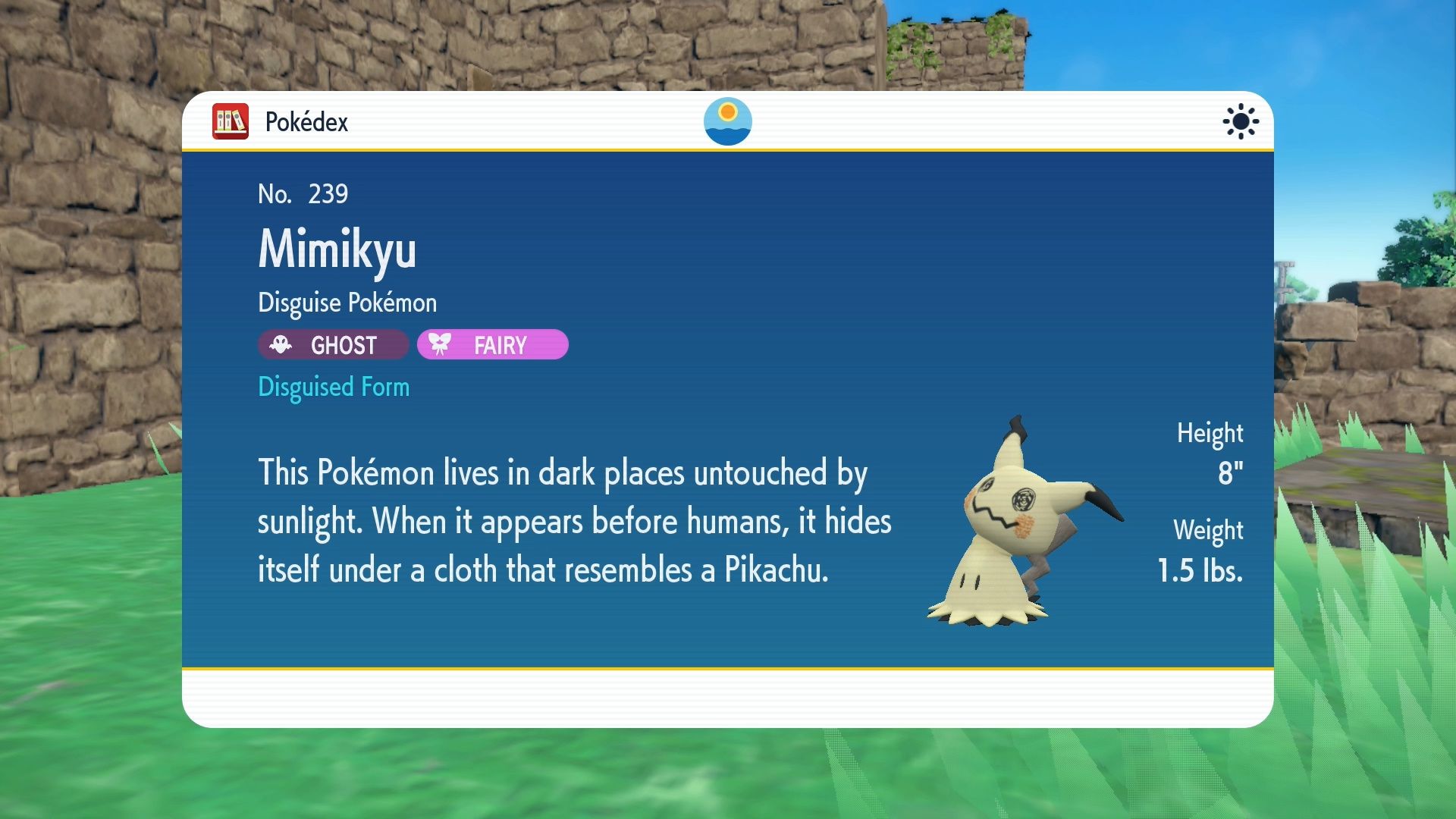This screenshot has height=819, width=1456.
Task: Open the Disguised Form selector
Action: point(334,387)
